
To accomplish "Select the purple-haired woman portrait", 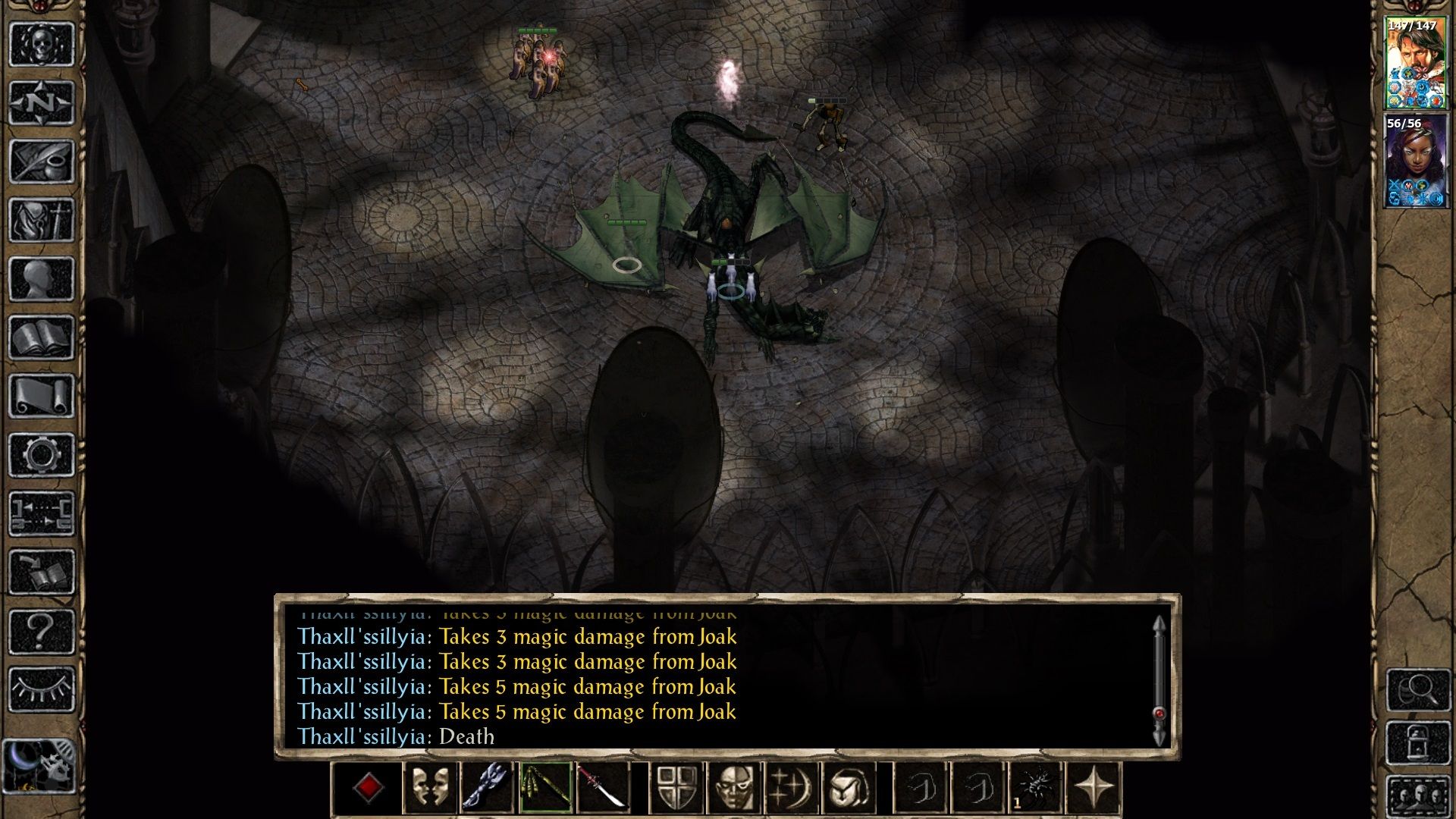I will [1415, 161].
